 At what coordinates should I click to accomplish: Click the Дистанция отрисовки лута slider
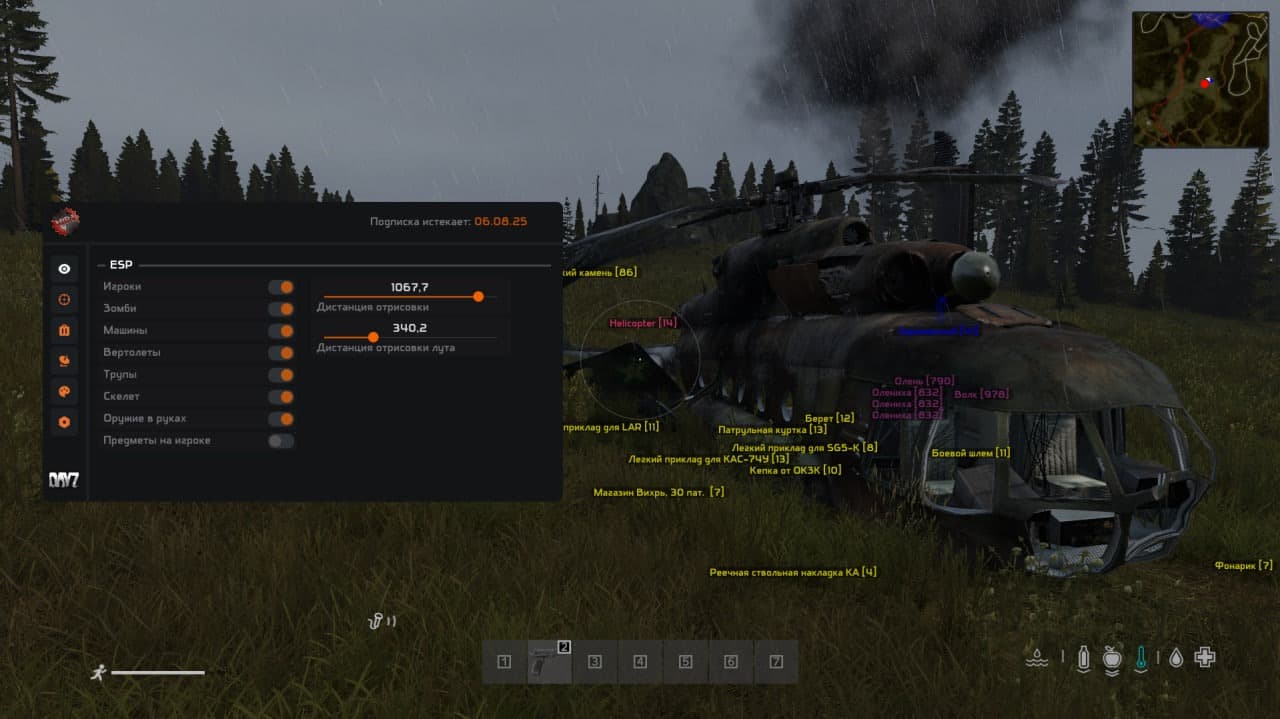point(410,337)
